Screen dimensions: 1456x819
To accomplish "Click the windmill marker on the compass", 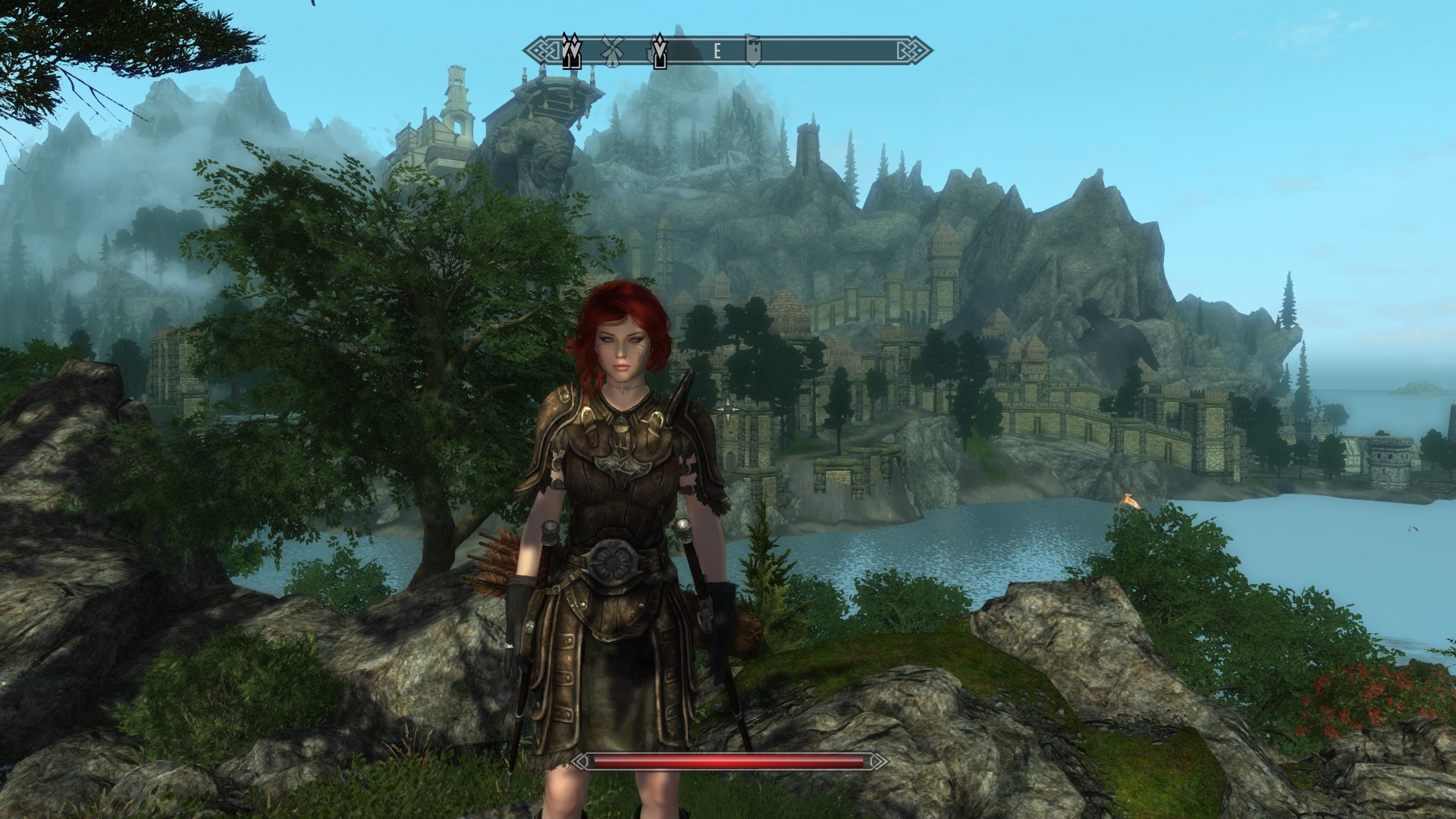I will (x=611, y=50).
